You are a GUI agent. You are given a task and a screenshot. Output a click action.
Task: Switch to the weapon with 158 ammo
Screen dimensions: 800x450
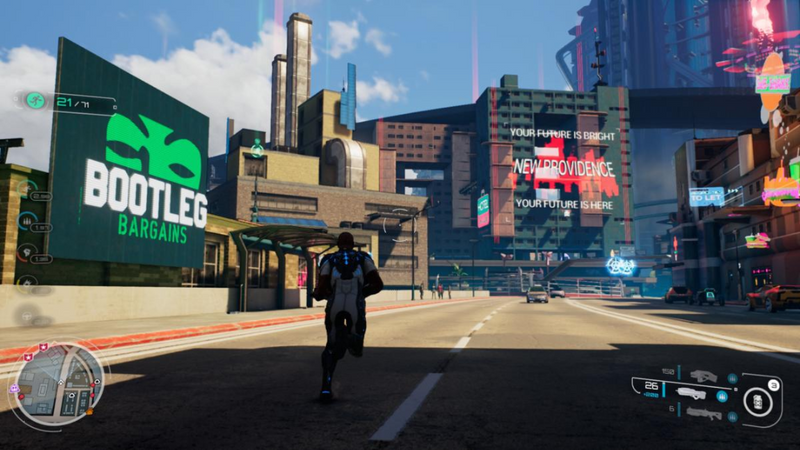703,376
